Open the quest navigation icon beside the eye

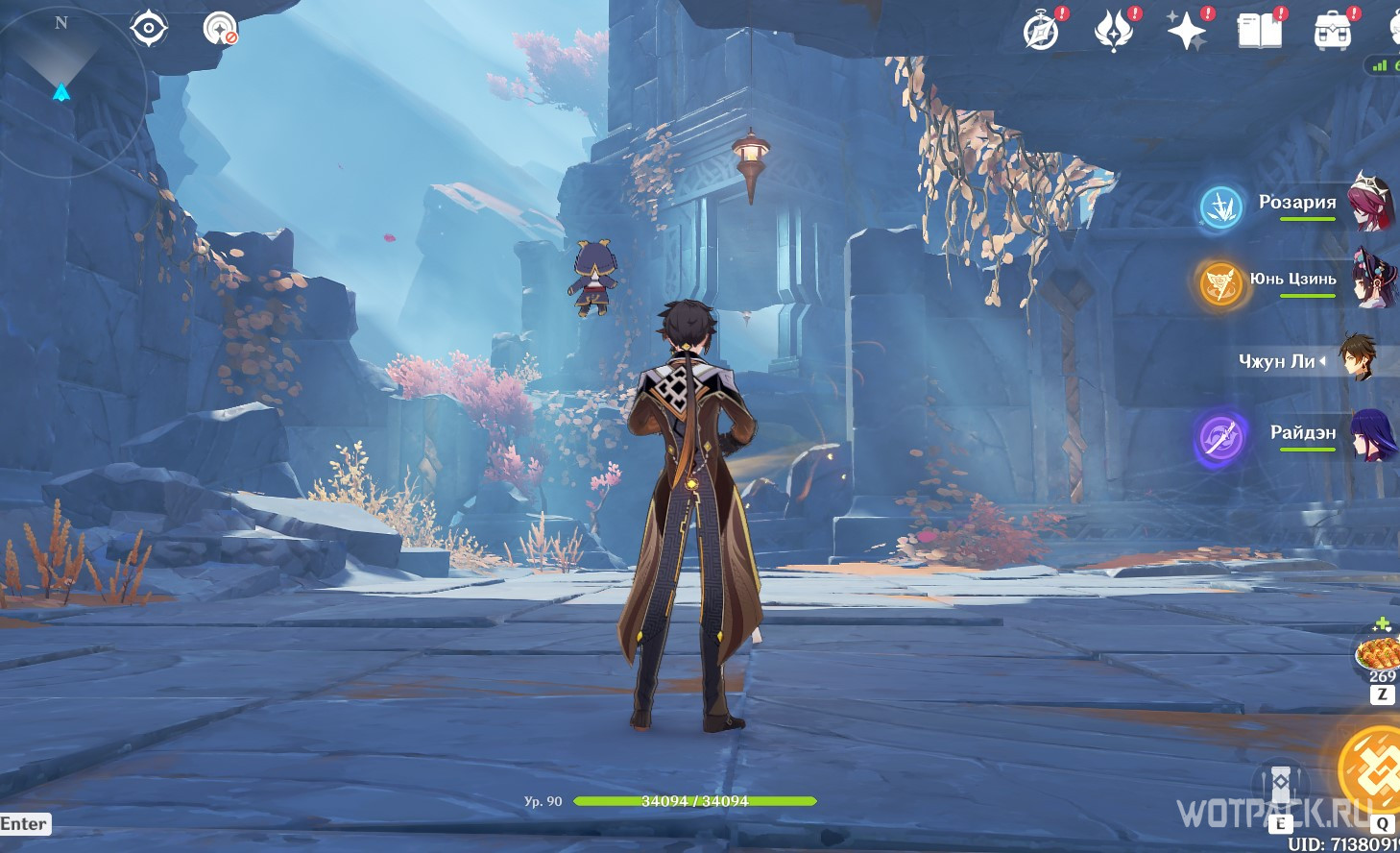tap(220, 29)
